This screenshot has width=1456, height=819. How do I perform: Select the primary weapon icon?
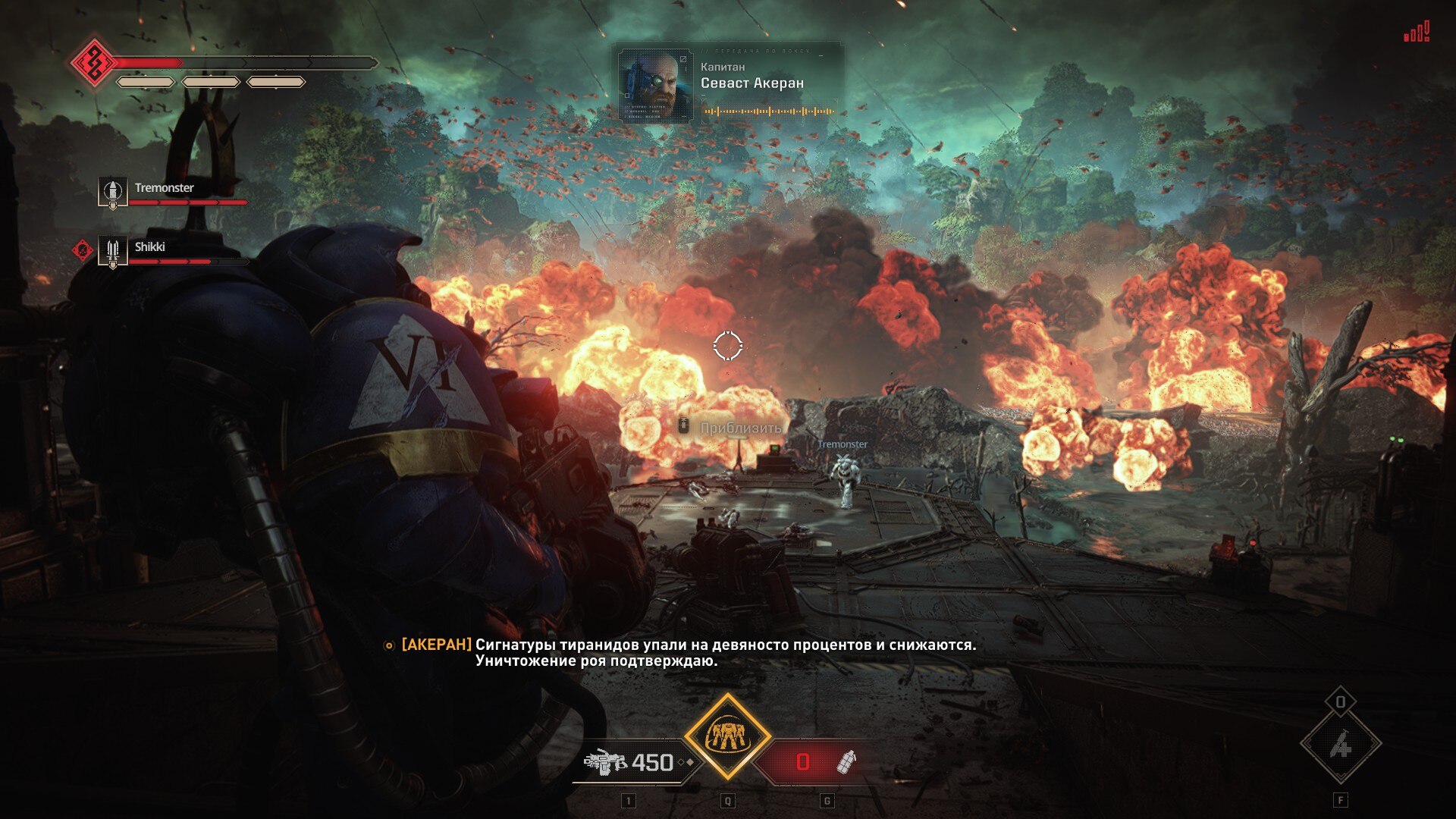pos(604,762)
